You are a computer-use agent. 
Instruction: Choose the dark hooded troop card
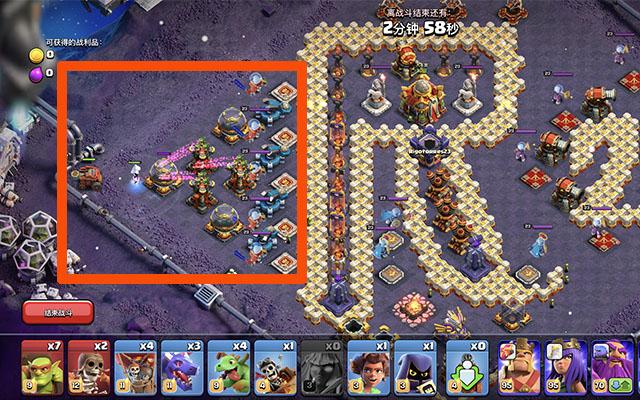[x=414, y=366]
